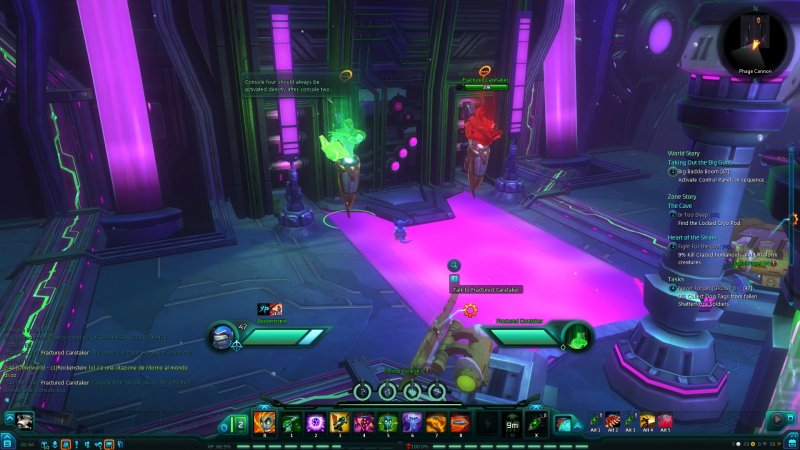Viewport: 800px width, 450px height.
Task: Open the Big Badda Boom quest entry
Action: 703,171
